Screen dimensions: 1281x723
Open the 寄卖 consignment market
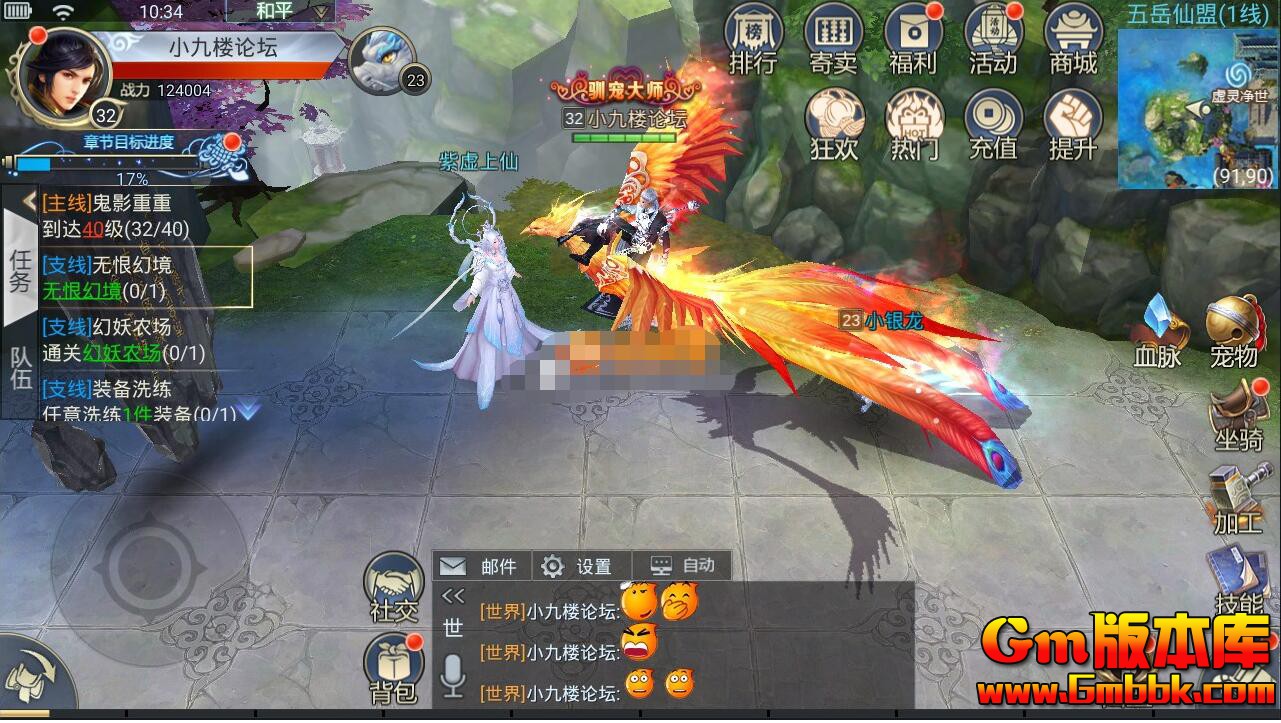tap(833, 38)
